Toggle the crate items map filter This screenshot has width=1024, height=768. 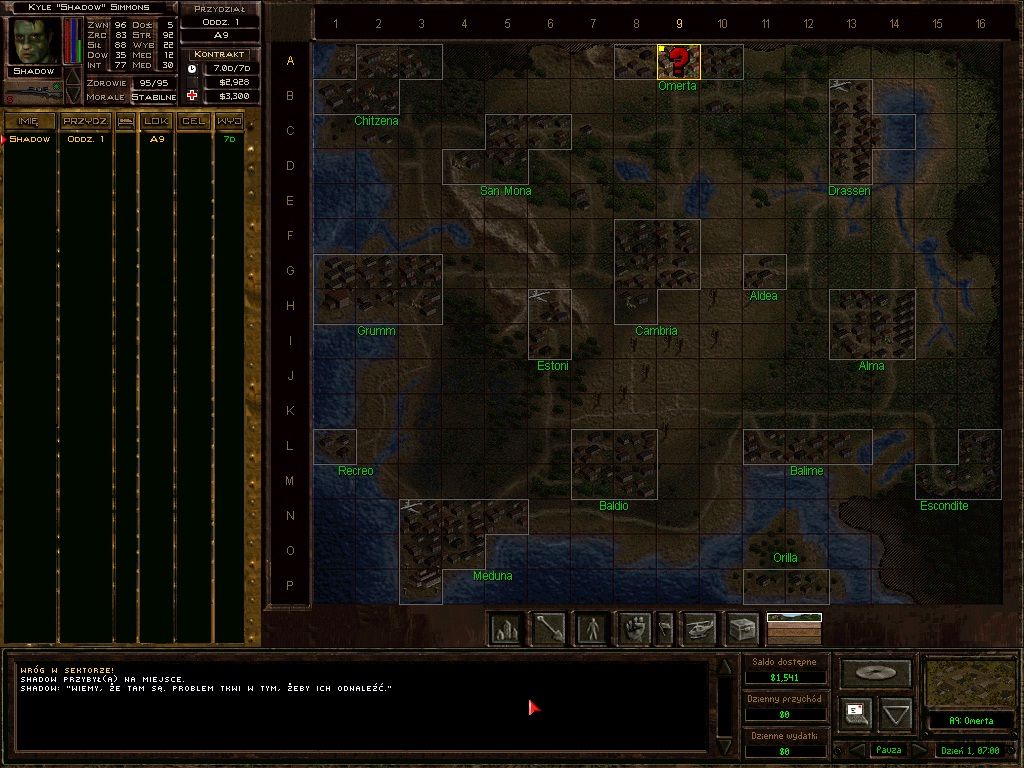click(742, 628)
